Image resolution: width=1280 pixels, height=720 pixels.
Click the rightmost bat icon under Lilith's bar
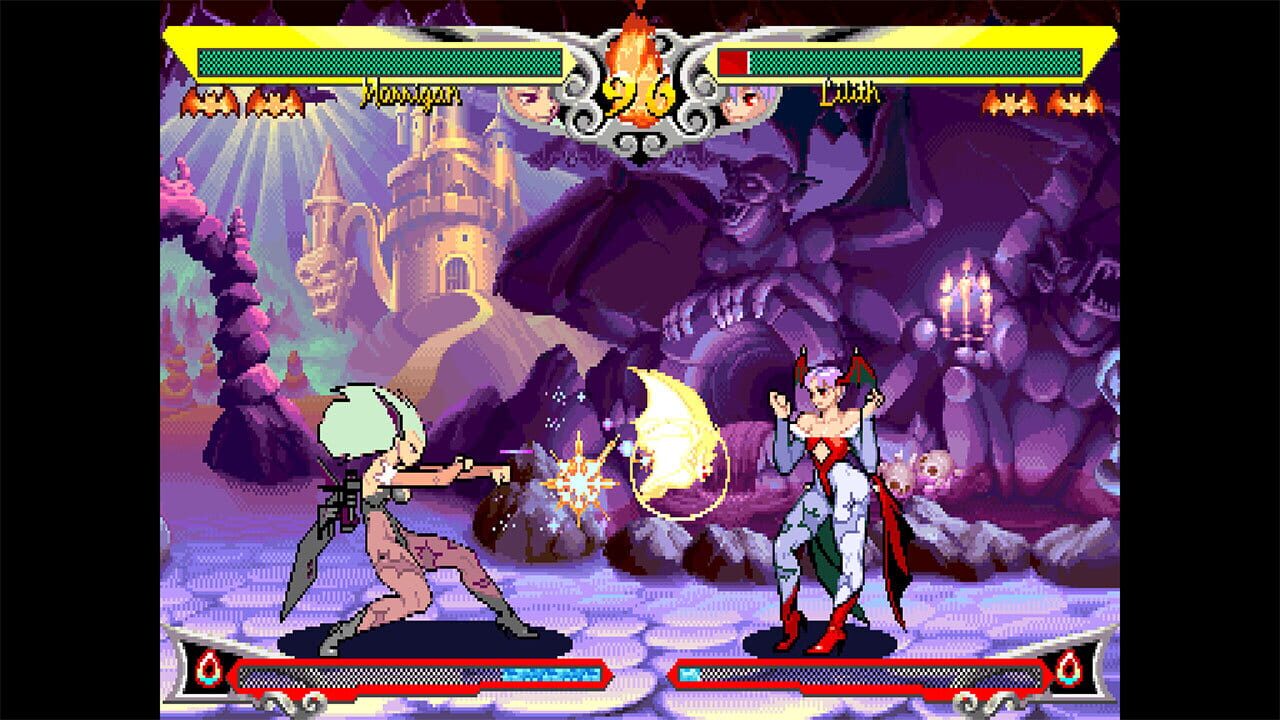pyautogui.click(x=1075, y=100)
